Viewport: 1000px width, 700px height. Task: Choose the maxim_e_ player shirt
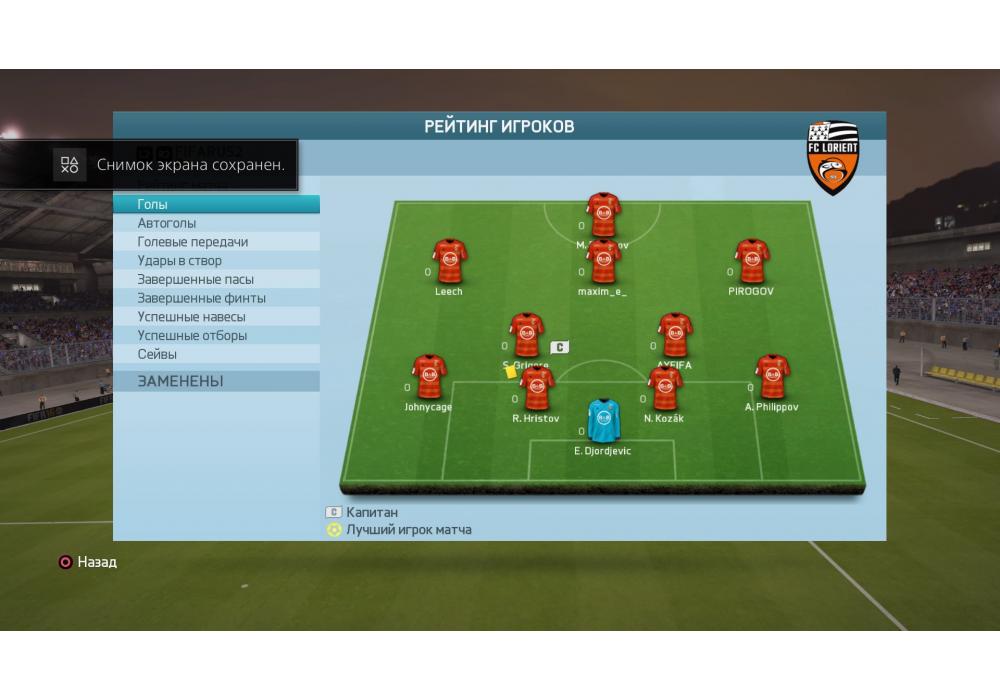coord(603,264)
